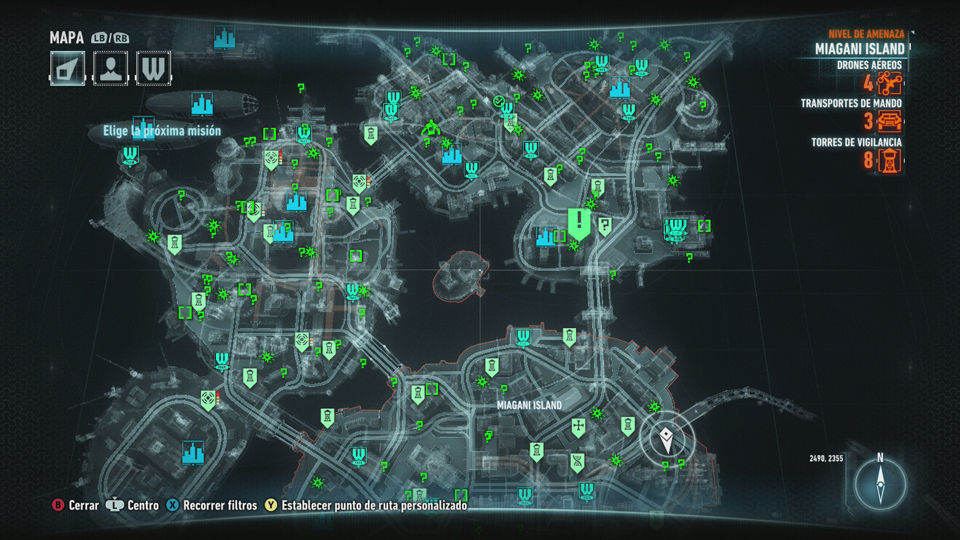
Task: Select the question mark shield marker beside the mission
Action: click(x=605, y=227)
